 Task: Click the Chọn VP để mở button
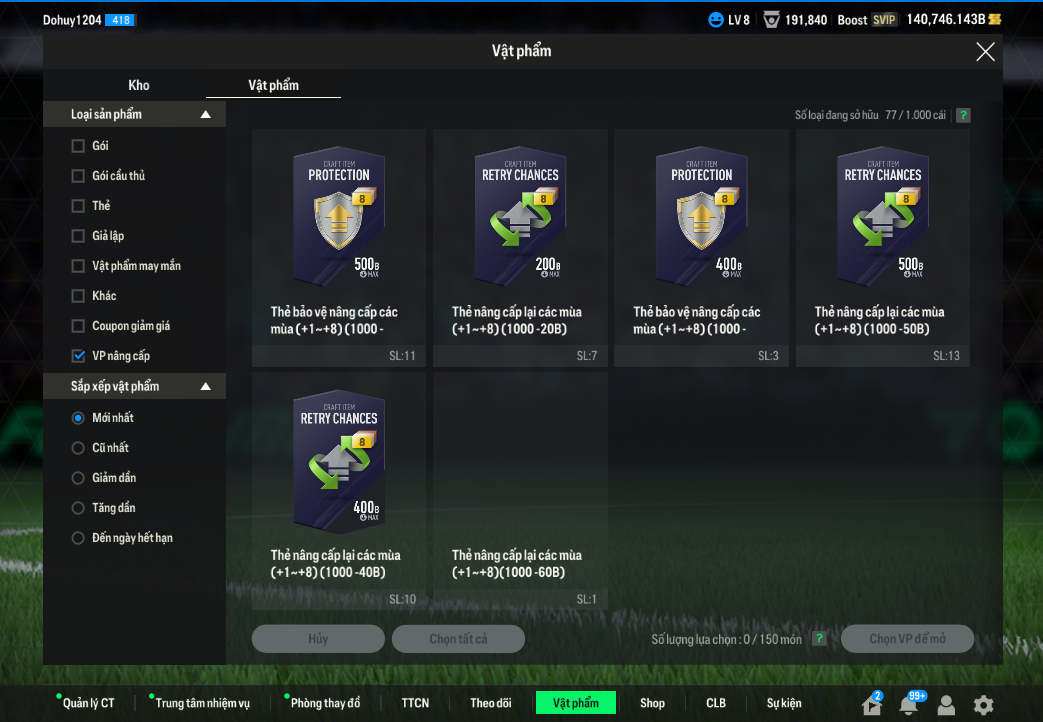click(x=907, y=639)
